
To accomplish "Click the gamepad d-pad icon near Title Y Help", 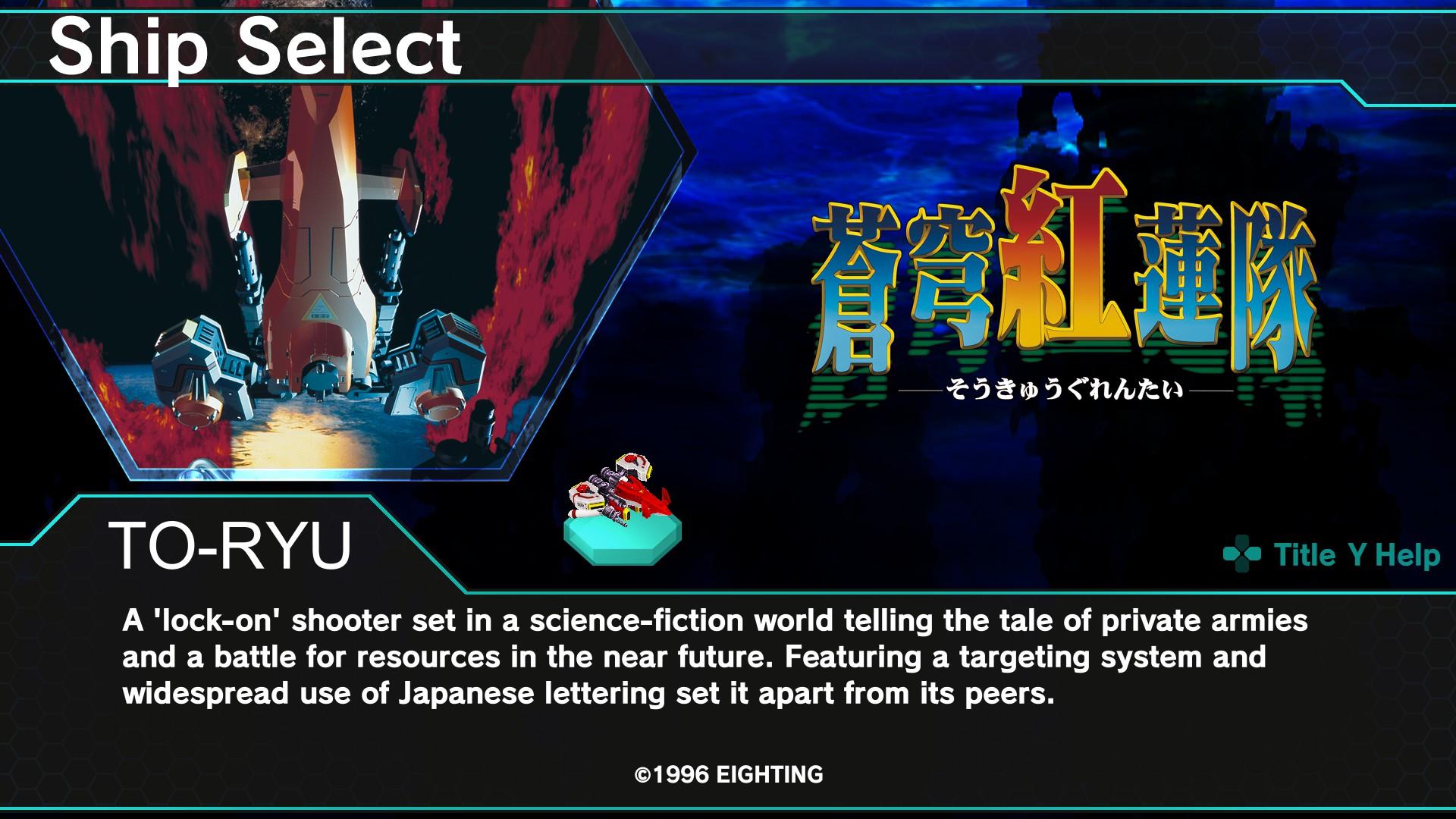I will (1243, 555).
